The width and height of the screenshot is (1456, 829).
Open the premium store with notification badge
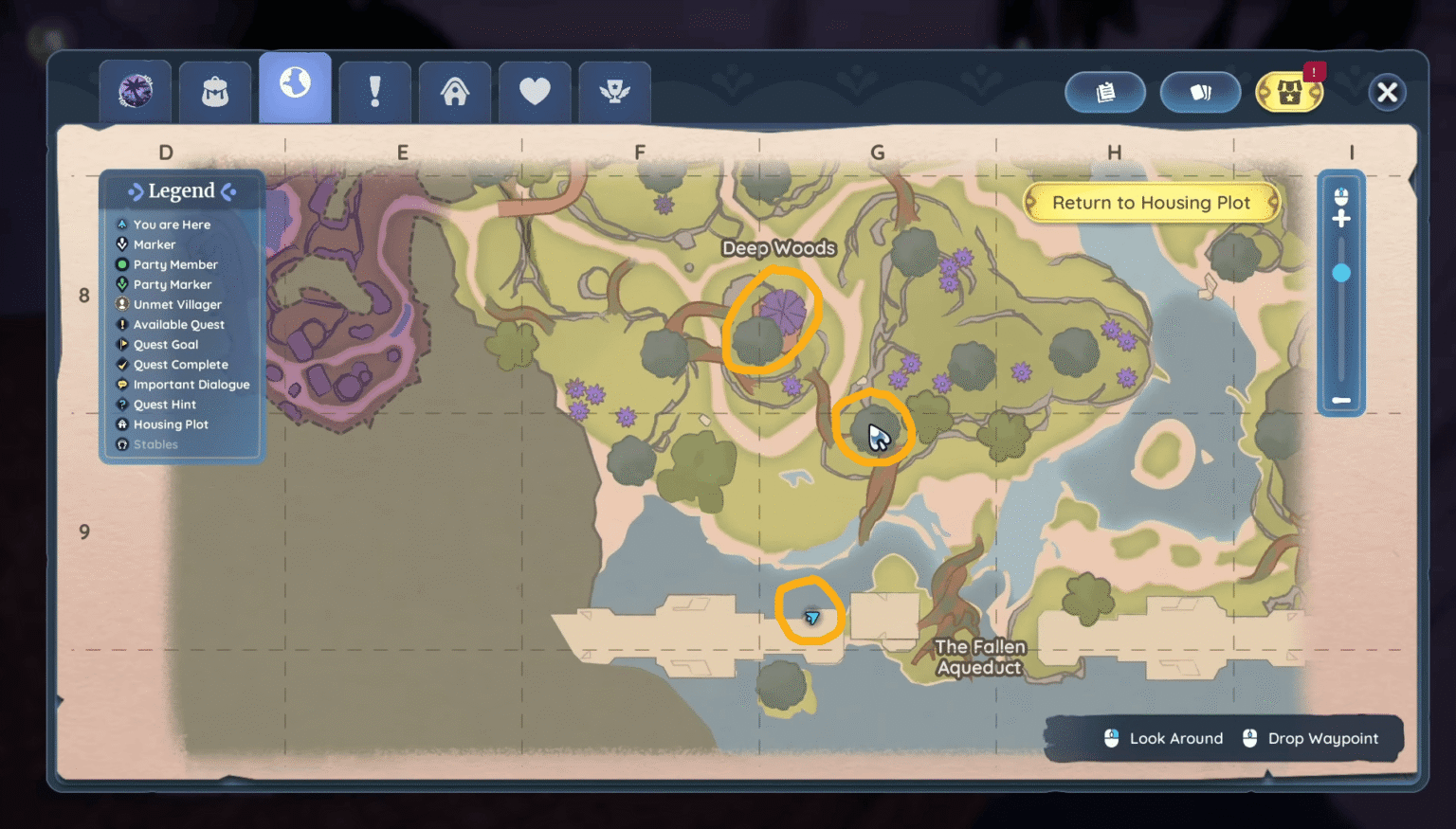pyautogui.click(x=1289, y=92)
